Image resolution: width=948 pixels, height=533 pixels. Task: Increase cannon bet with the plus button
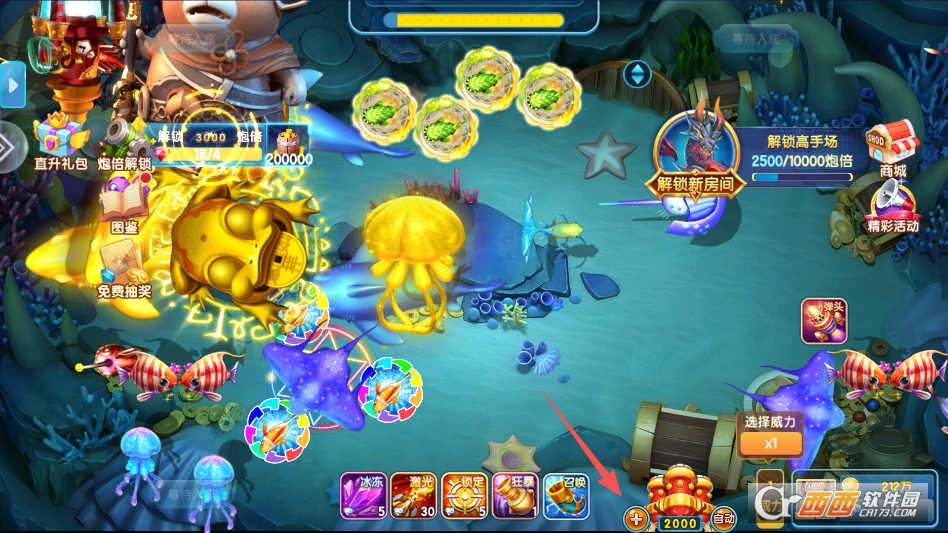pyautogui.click(x=636, y=519)
